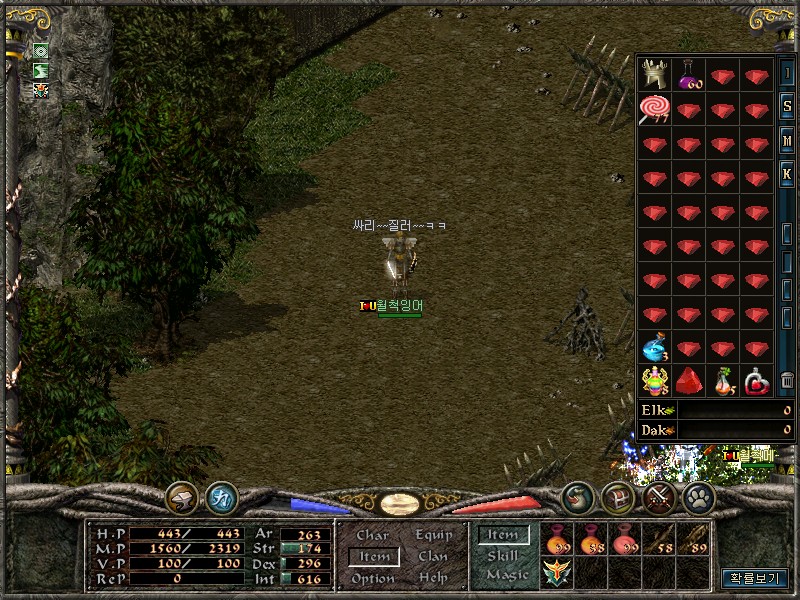Screen dimensions: 800x600
Task: Select the swirl lollipop item
Action: point(655,108)
